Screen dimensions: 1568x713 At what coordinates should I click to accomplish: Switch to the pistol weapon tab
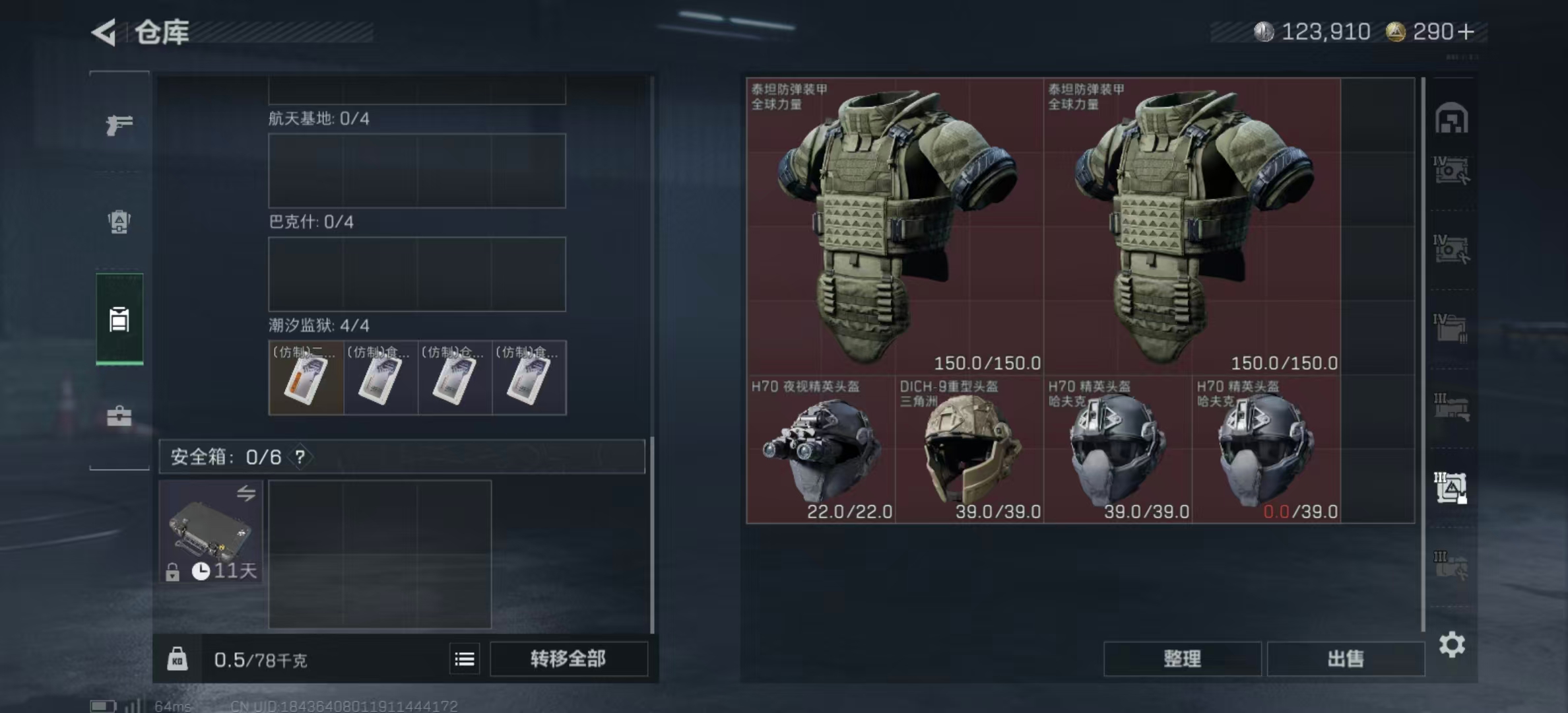pos(119,124)
